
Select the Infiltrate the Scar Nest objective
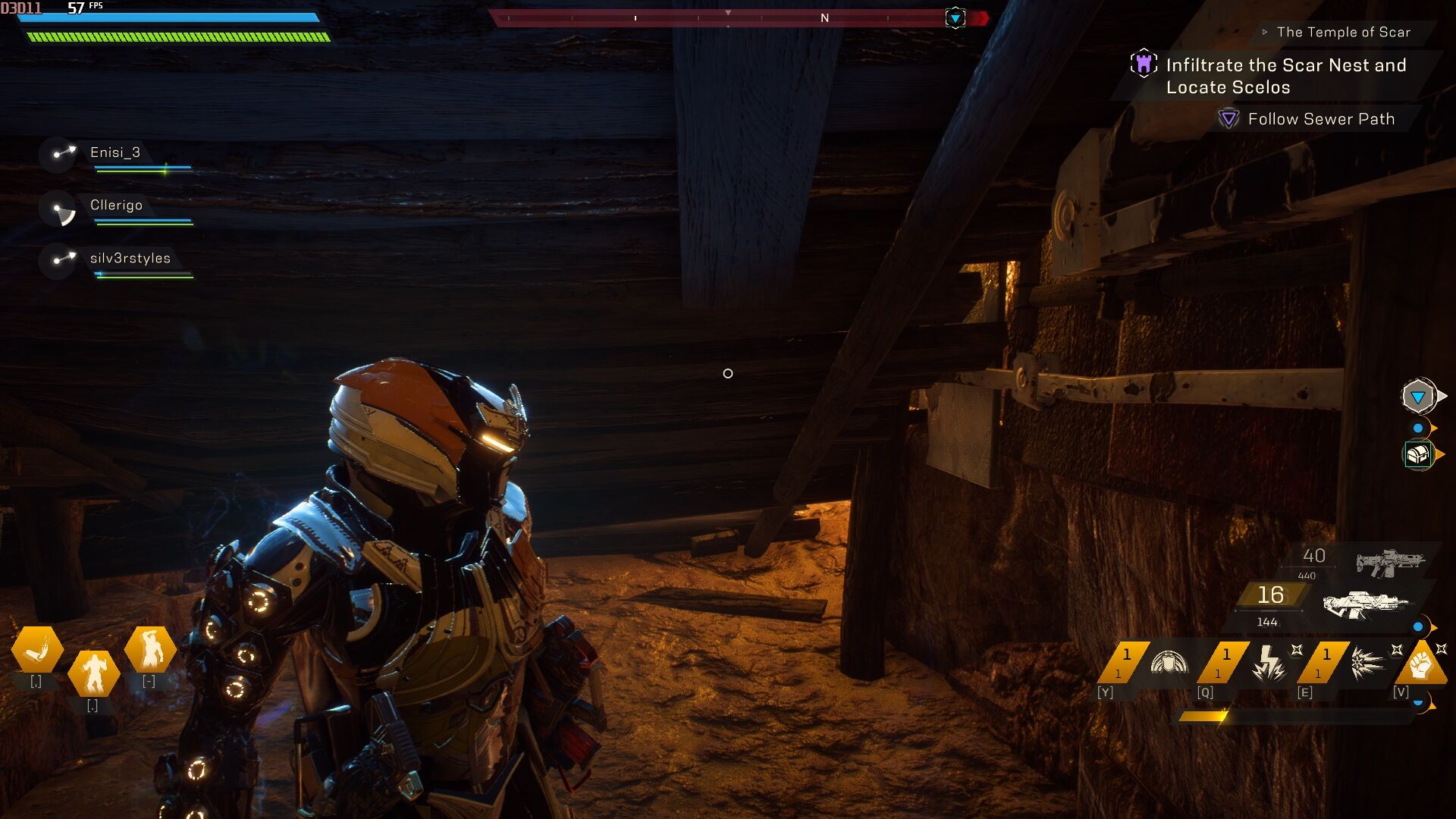(1285, 76)
